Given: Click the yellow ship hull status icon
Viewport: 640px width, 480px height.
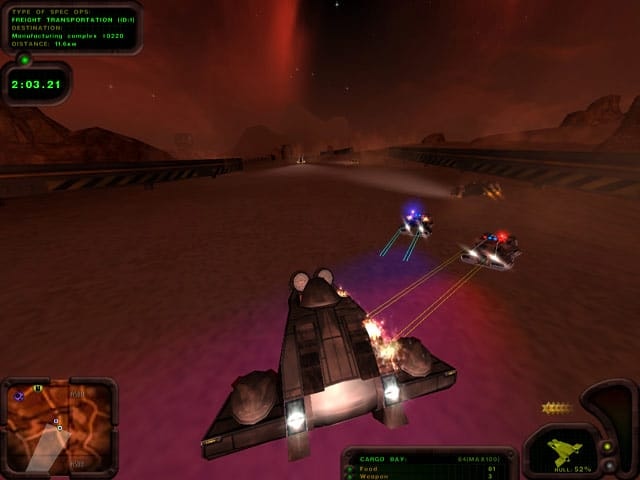Looking at the screenshot, I should tap(566, 451).
